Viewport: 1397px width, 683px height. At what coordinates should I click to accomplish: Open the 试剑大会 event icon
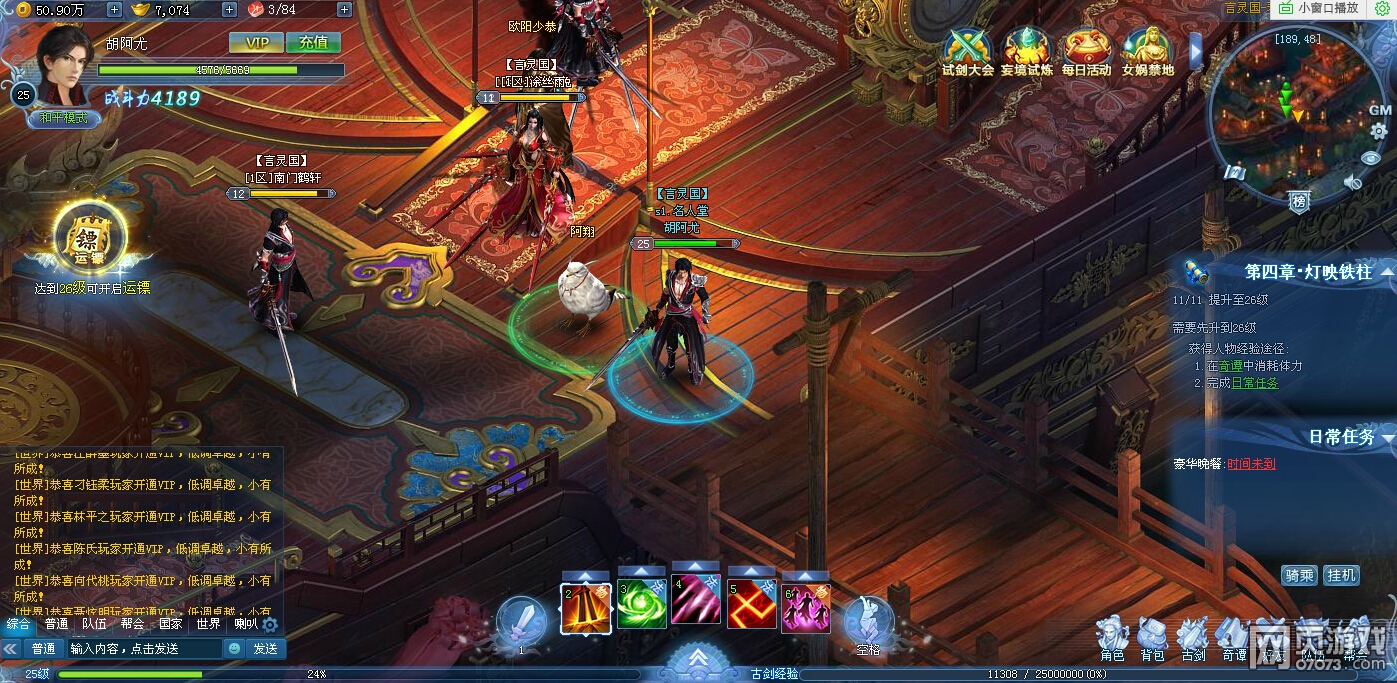click(x=967, y=48)
